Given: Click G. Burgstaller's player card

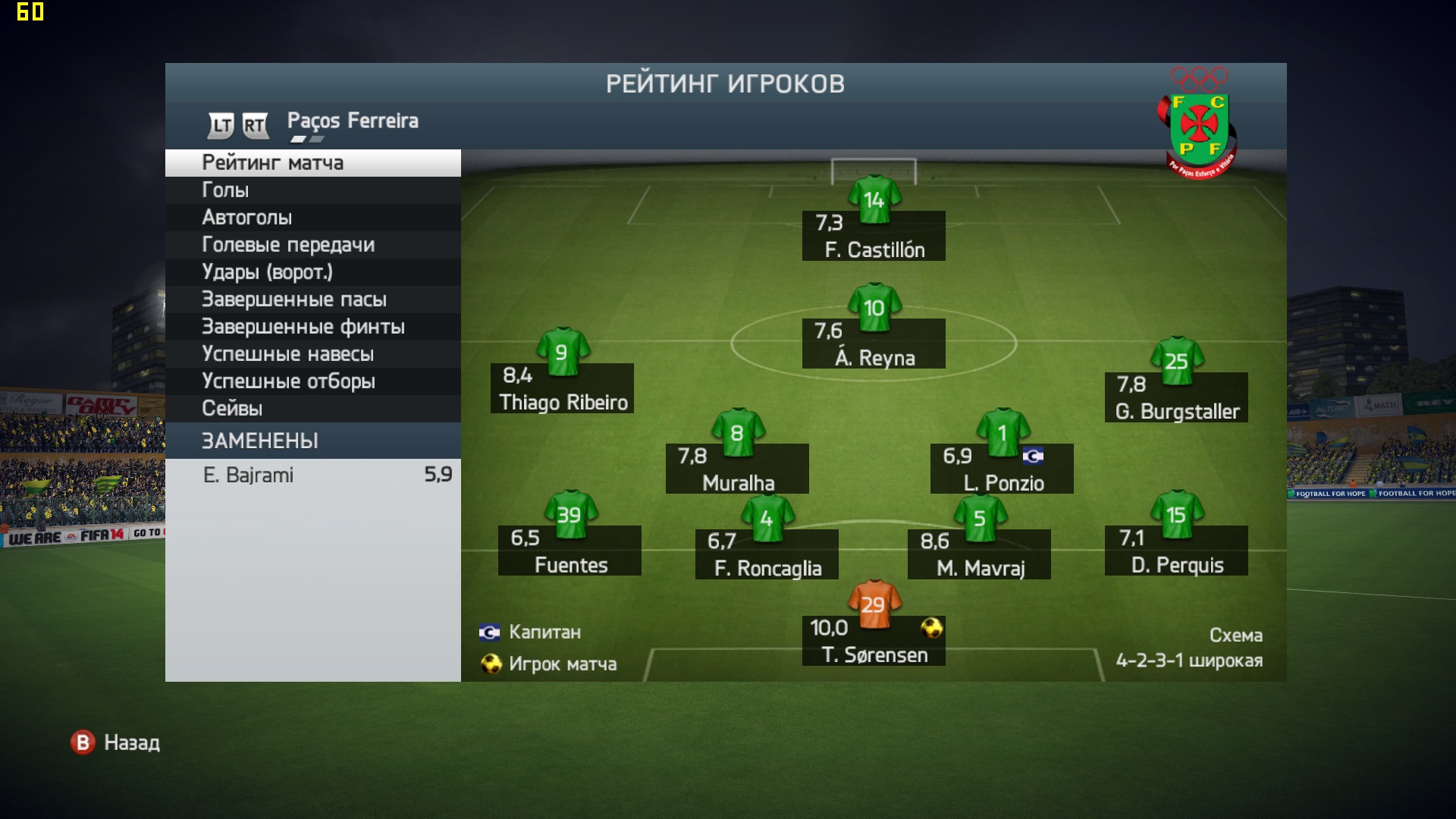Looking at the screenshot, I should 1176,397.
